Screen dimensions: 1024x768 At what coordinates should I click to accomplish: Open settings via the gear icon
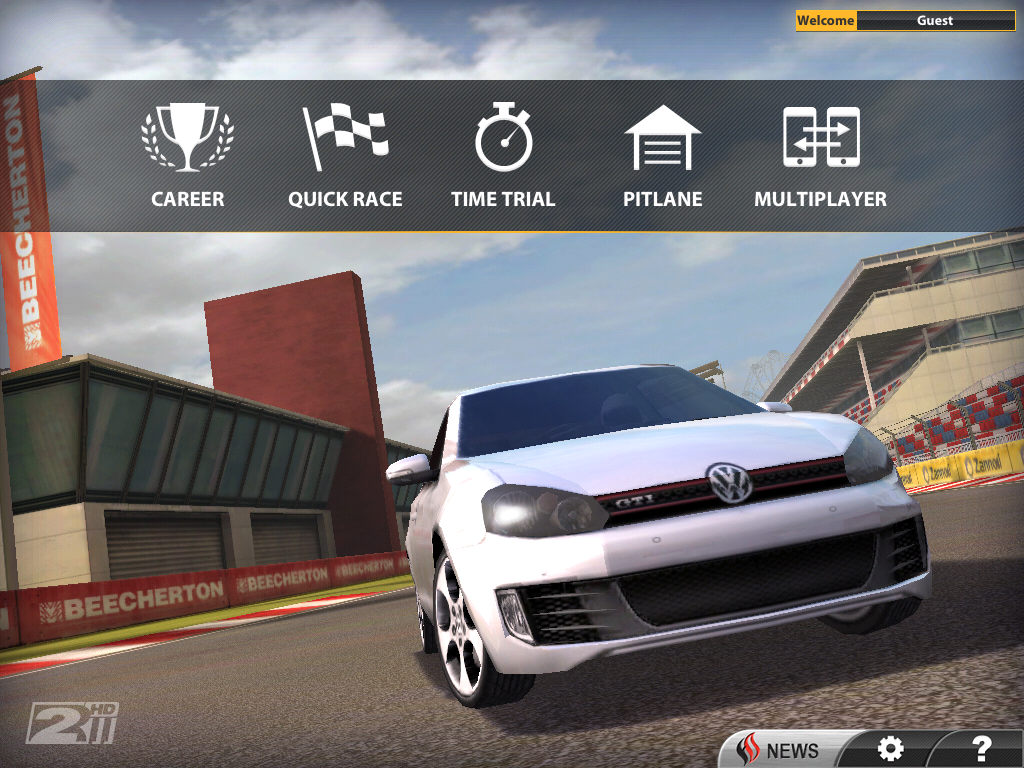[889, 748]
